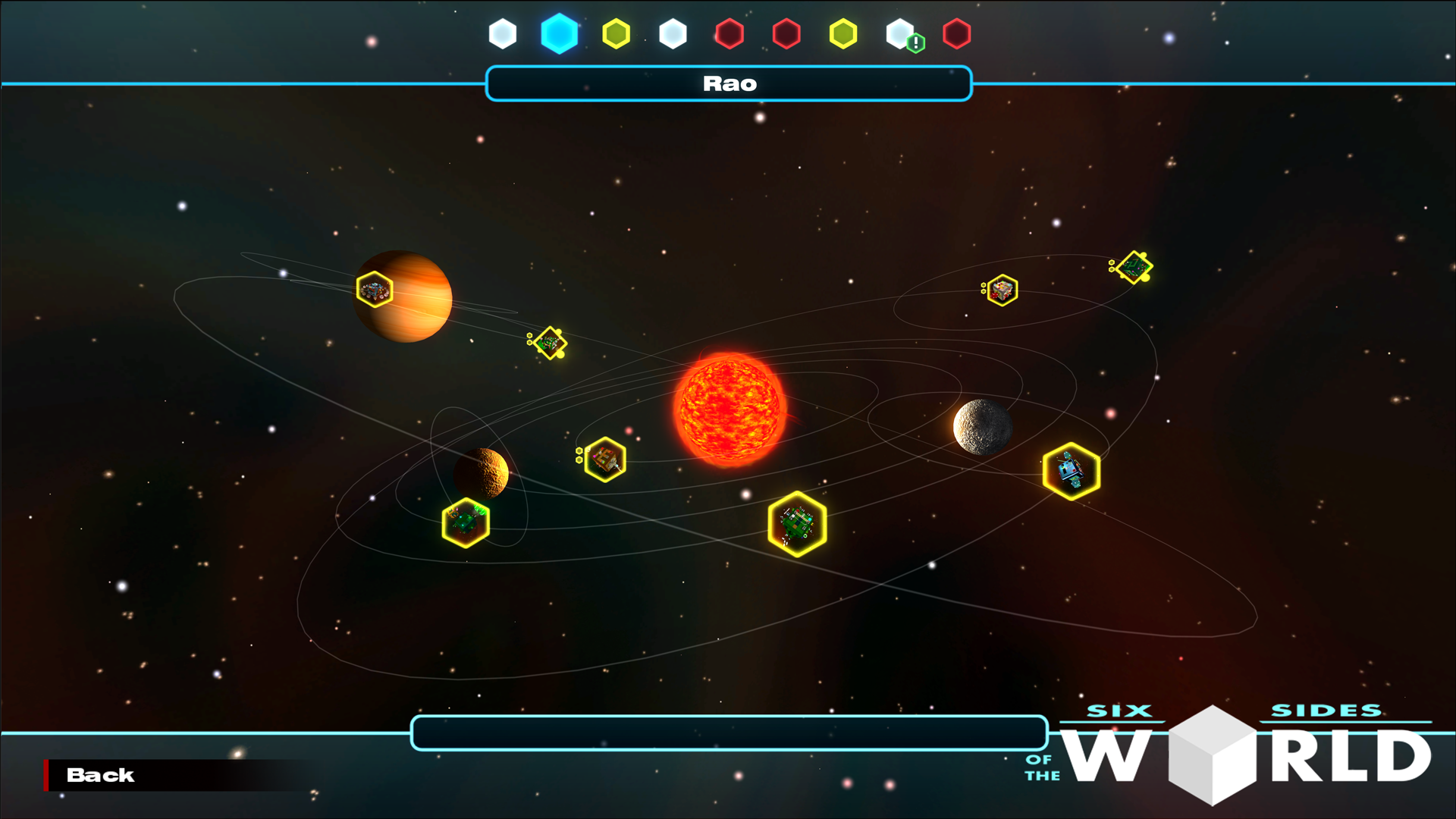Click the fourth white hexagon in the system row
The width and height of the screenshot is (1456, 819).
coord(673,33)
